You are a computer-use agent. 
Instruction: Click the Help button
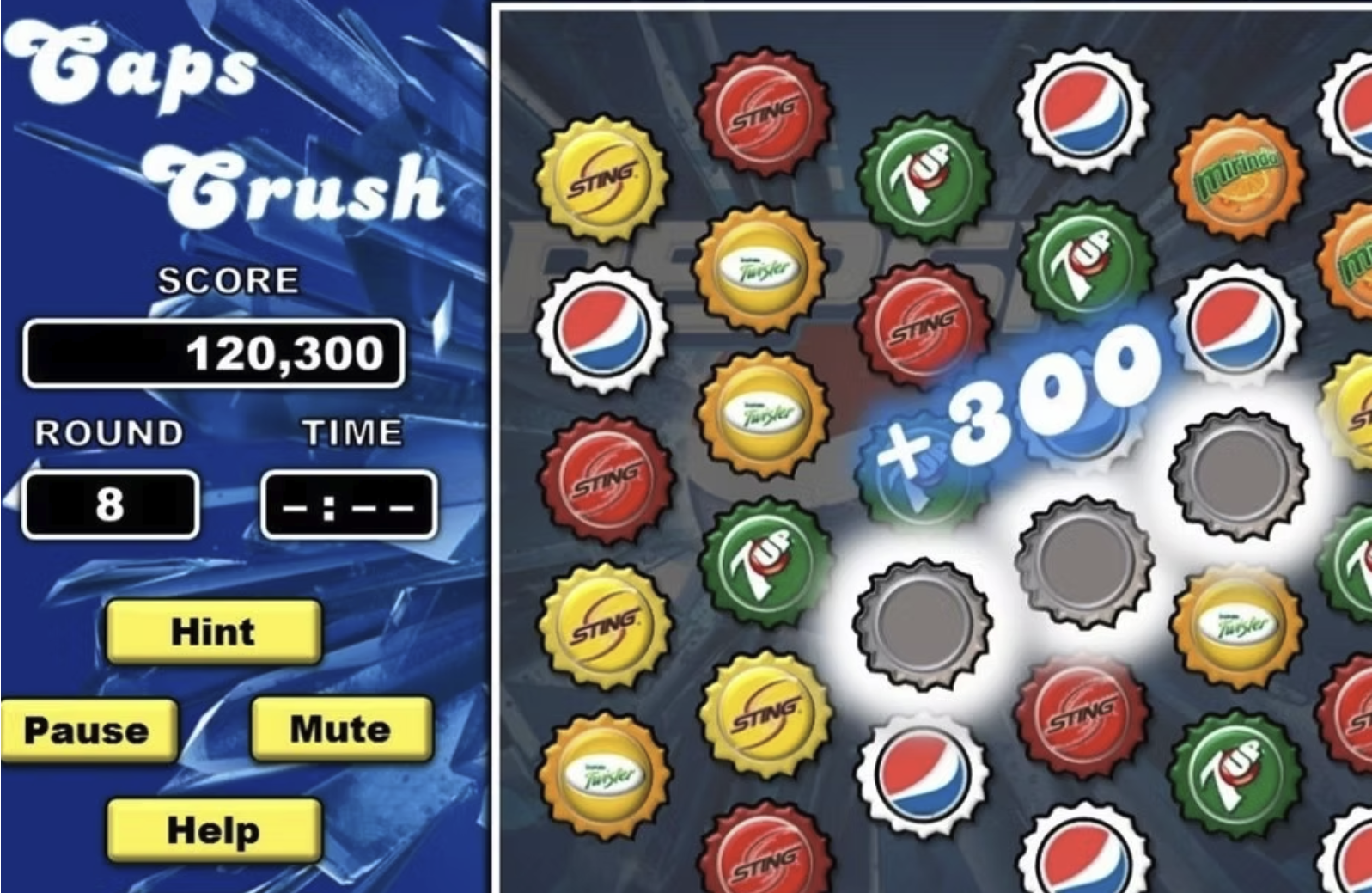click(x=213, y=829)
